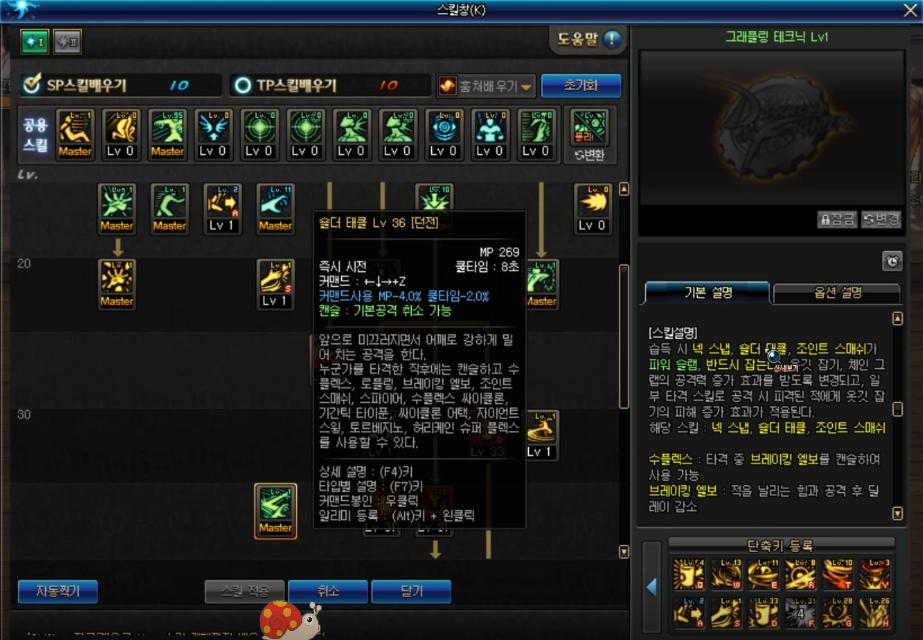
Task: Select the first common skill icon marked Master
Action: pyautogui.click(x=75, y=134)
